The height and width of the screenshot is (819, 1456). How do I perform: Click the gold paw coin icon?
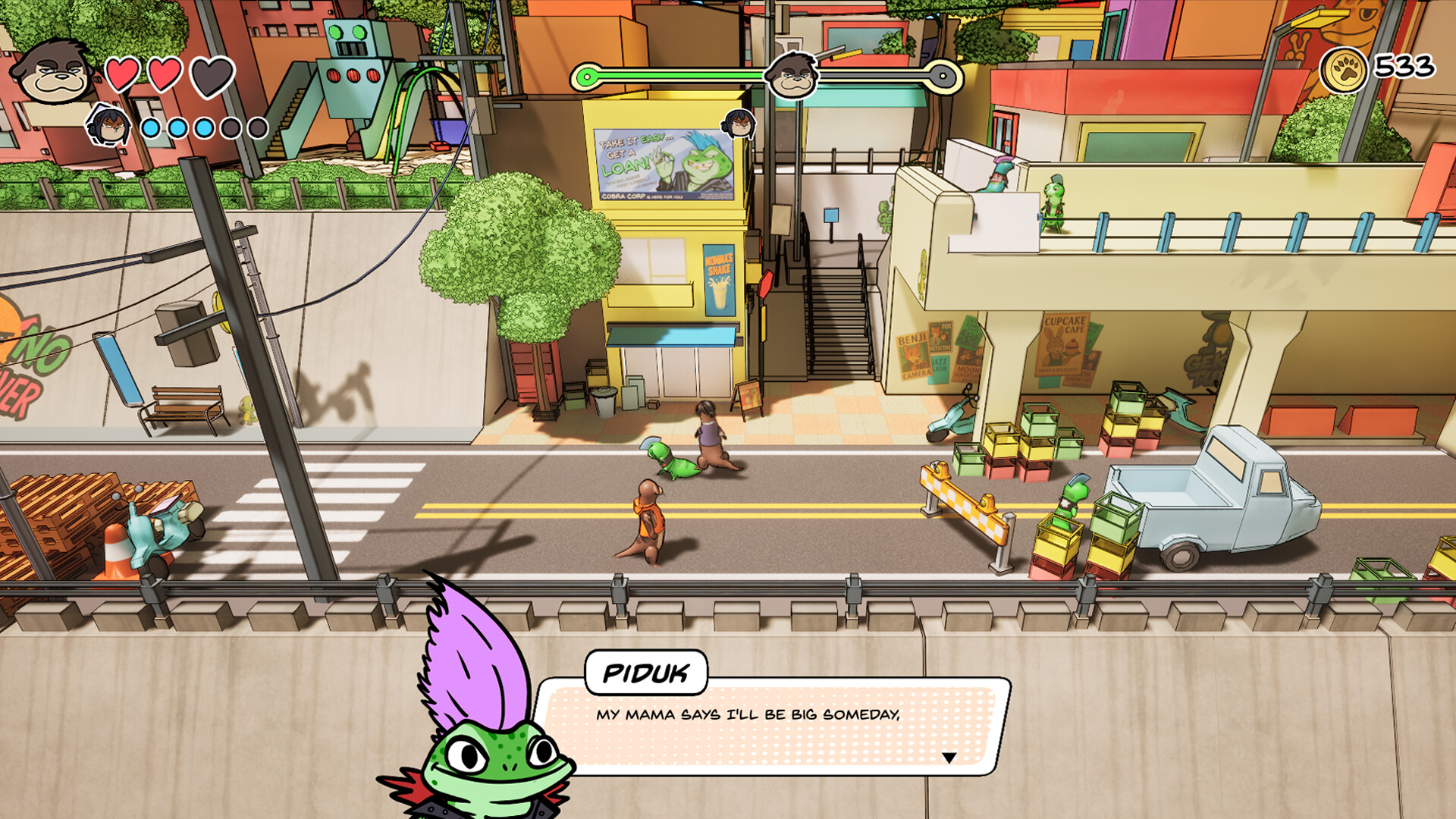coord(1345,70)
